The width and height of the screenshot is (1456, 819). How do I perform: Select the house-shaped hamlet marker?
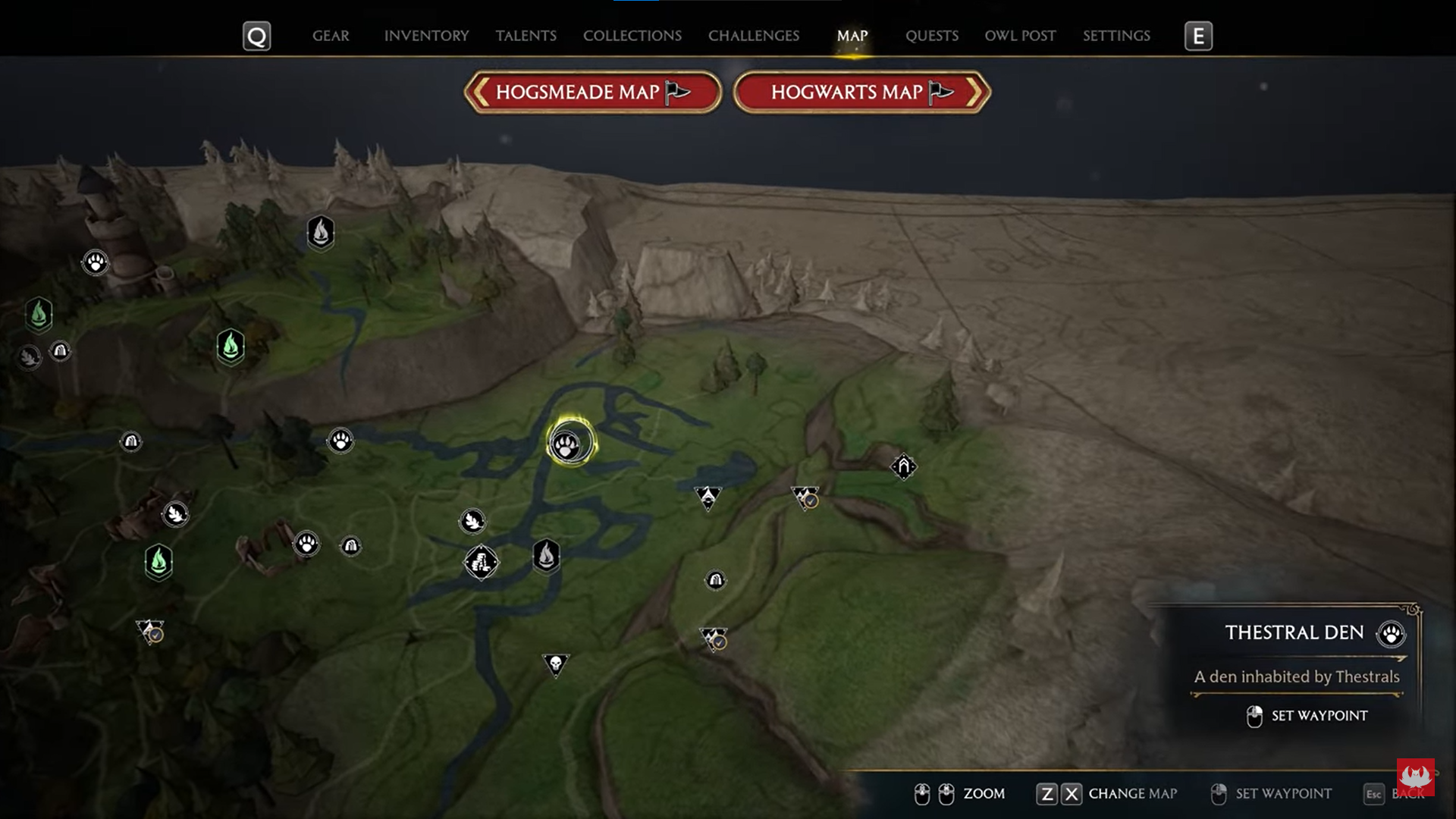903,466
